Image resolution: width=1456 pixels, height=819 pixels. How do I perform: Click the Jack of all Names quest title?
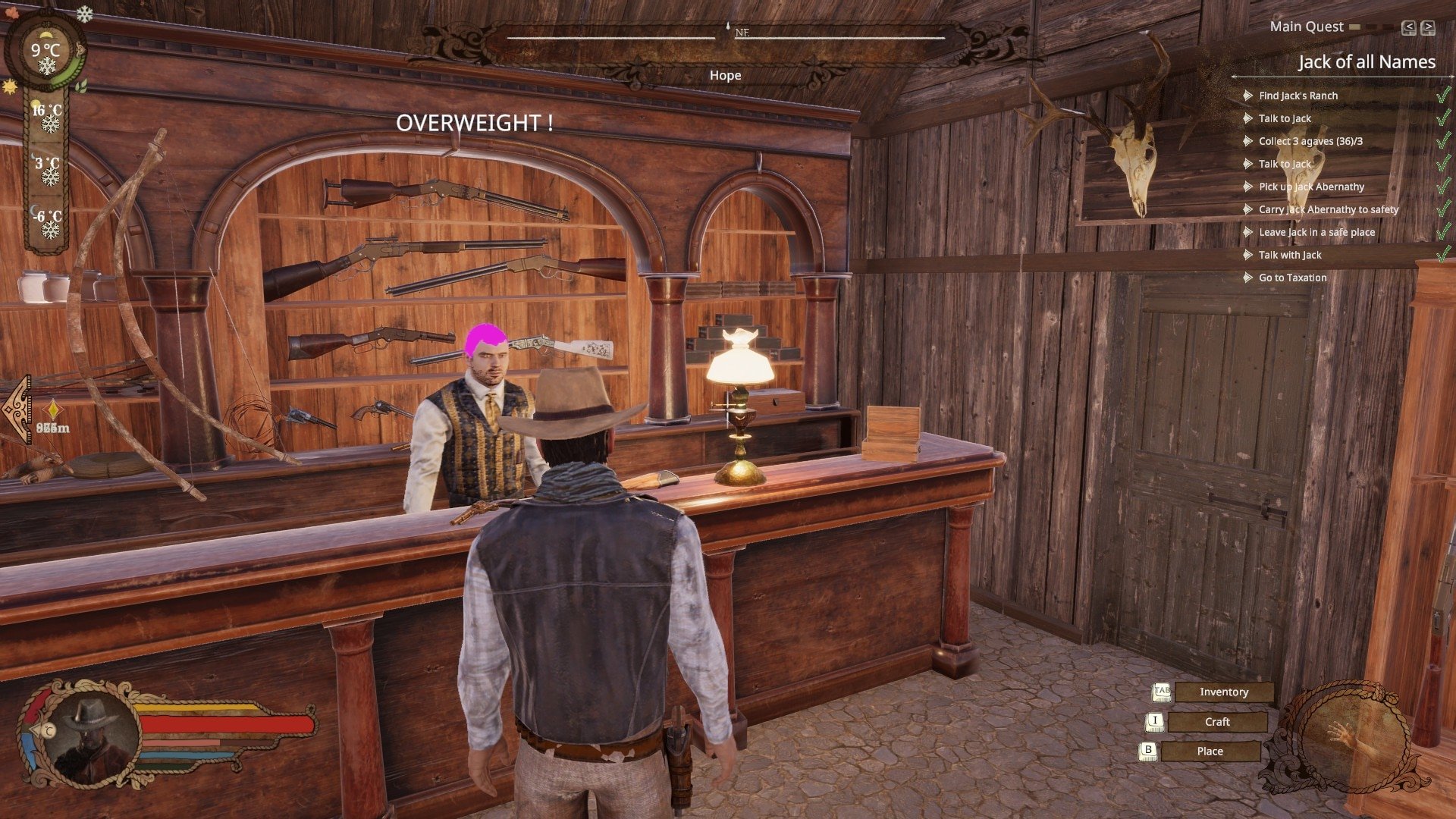coord(1366,62)
